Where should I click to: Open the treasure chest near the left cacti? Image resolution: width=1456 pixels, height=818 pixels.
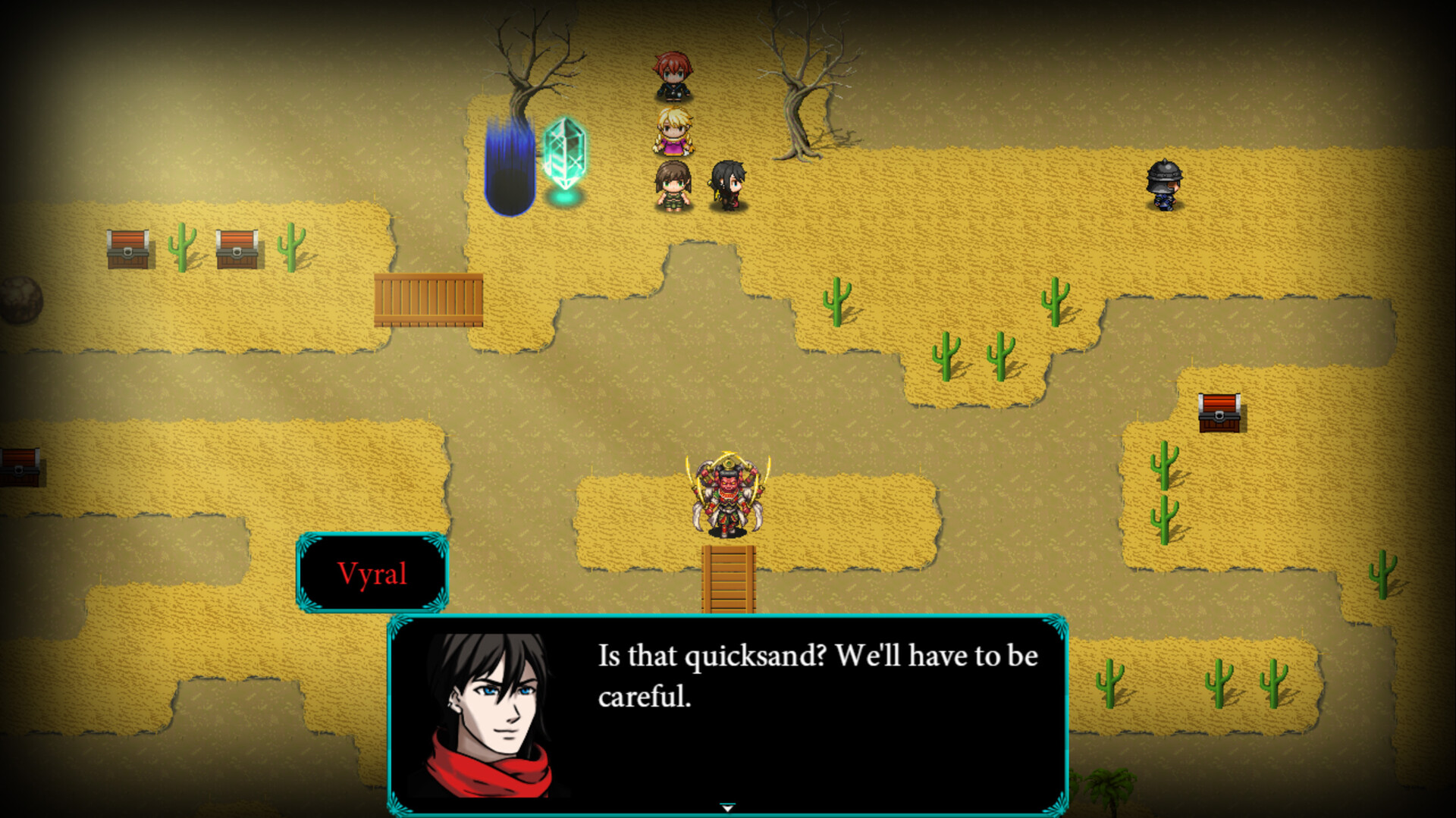click(x=129, y=249)
